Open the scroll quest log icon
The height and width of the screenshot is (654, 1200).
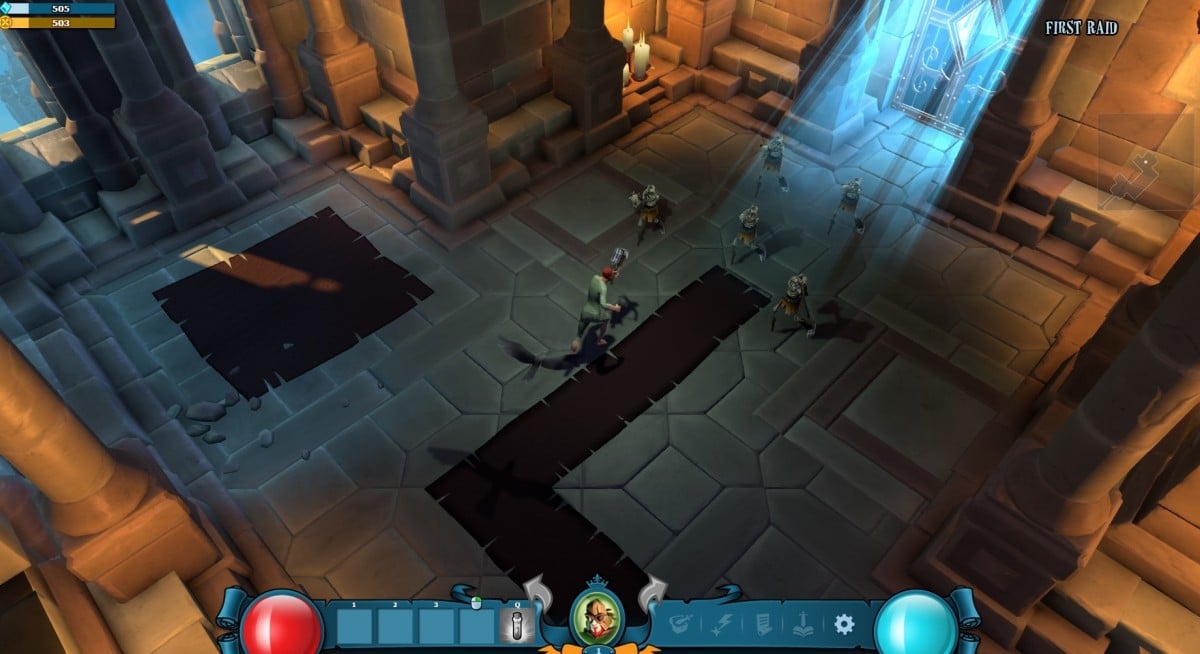point(762,625)
